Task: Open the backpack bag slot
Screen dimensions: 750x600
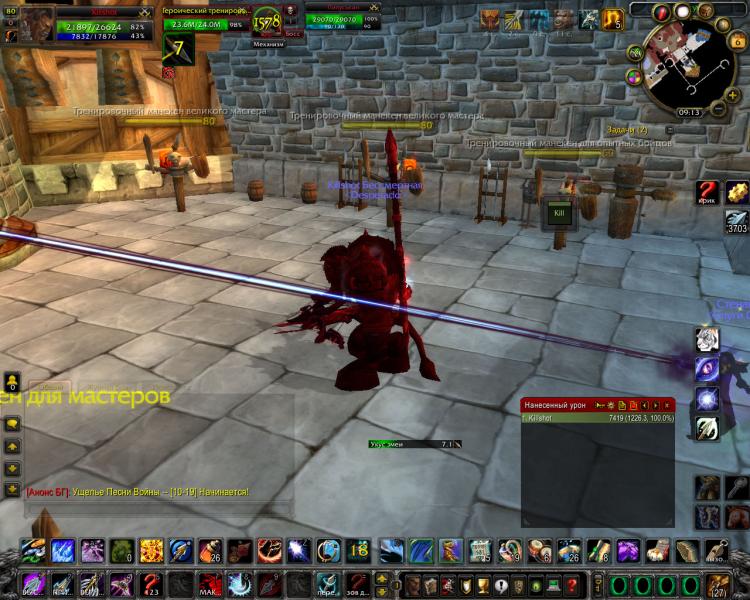Action: [716, 584]
